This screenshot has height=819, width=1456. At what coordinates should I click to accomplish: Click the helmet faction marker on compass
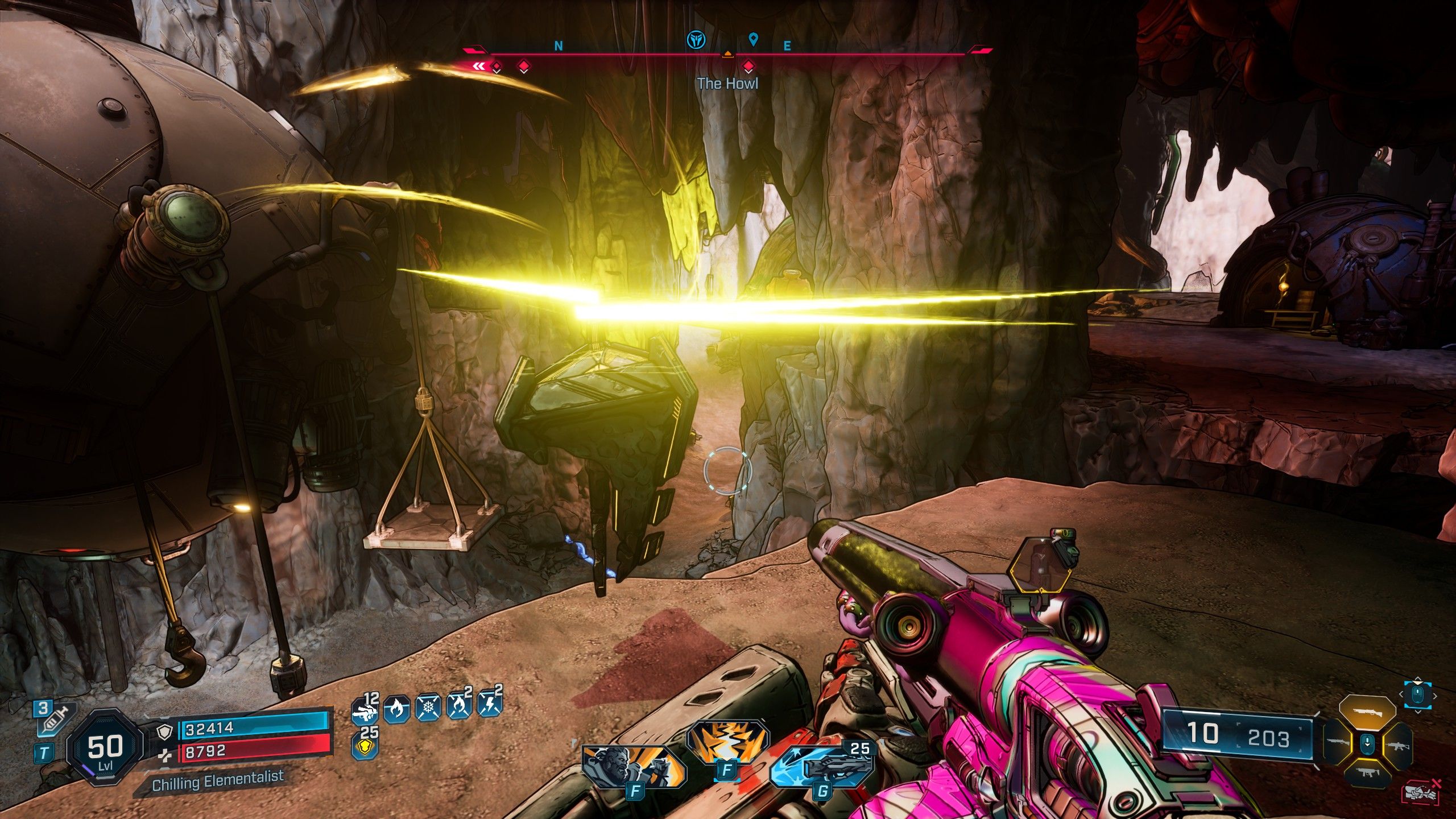tap(694, 39)
